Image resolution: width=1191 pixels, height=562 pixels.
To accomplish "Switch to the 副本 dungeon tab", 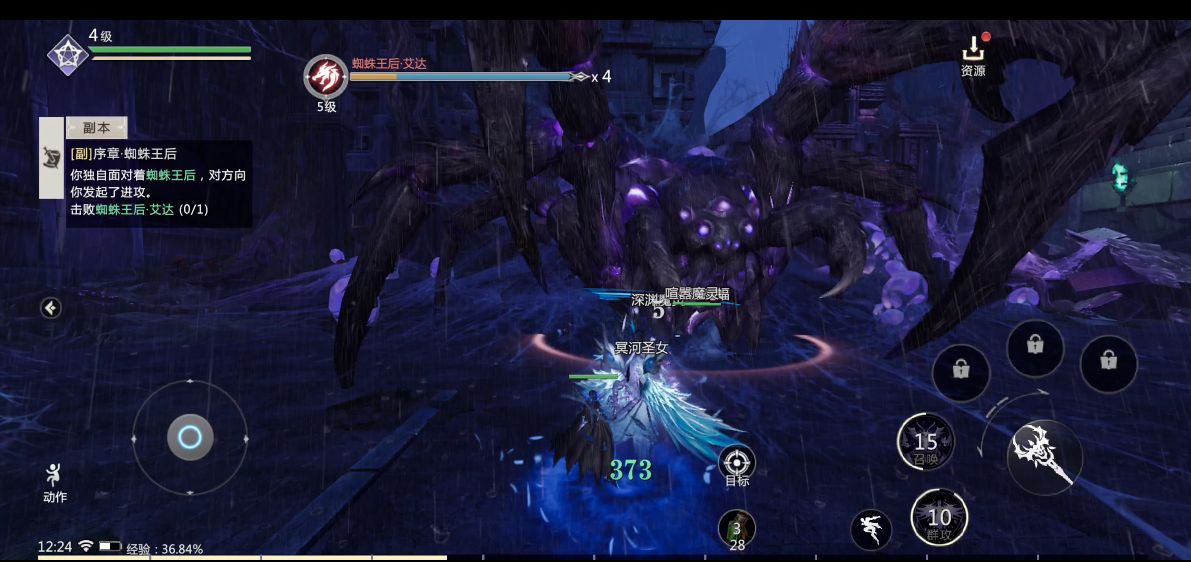I will [97, 128].
